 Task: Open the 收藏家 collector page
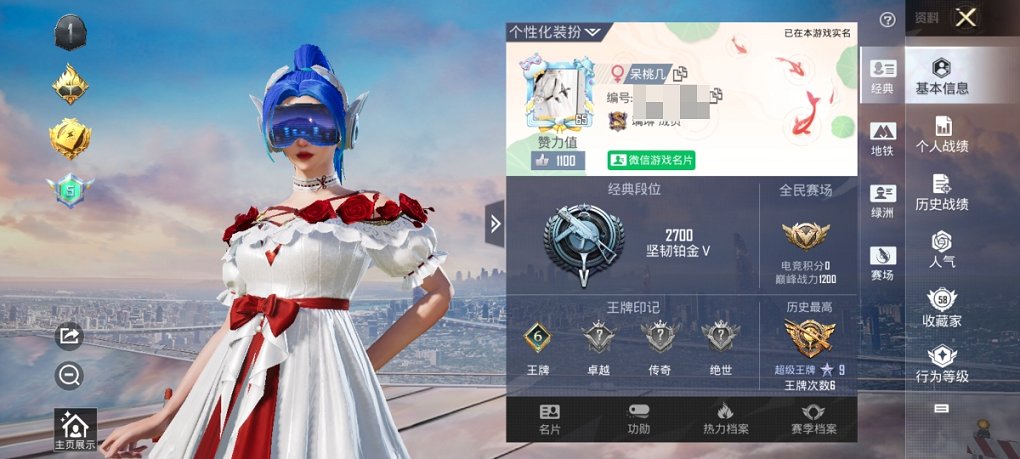[x=942, y=308]
